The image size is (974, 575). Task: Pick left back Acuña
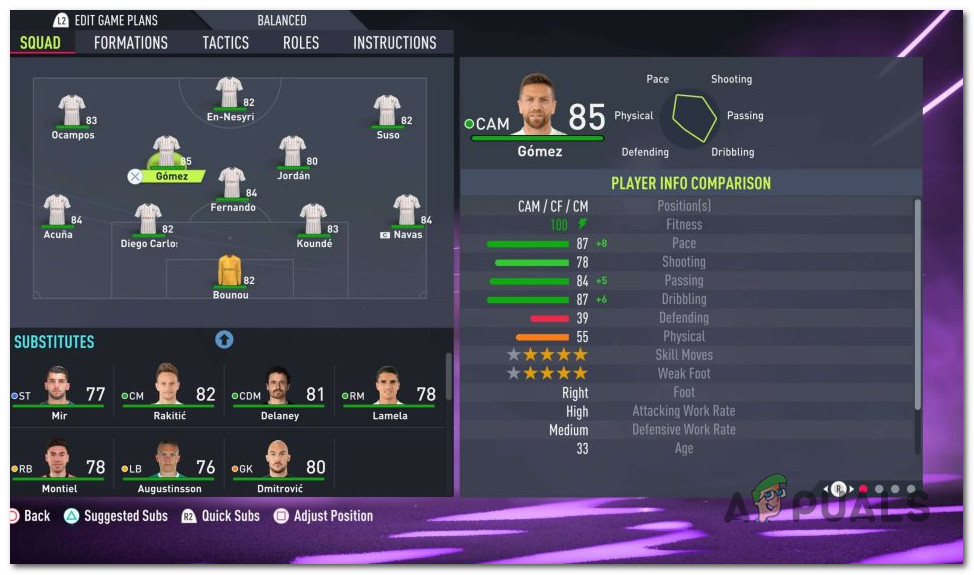tap(57, 213)
